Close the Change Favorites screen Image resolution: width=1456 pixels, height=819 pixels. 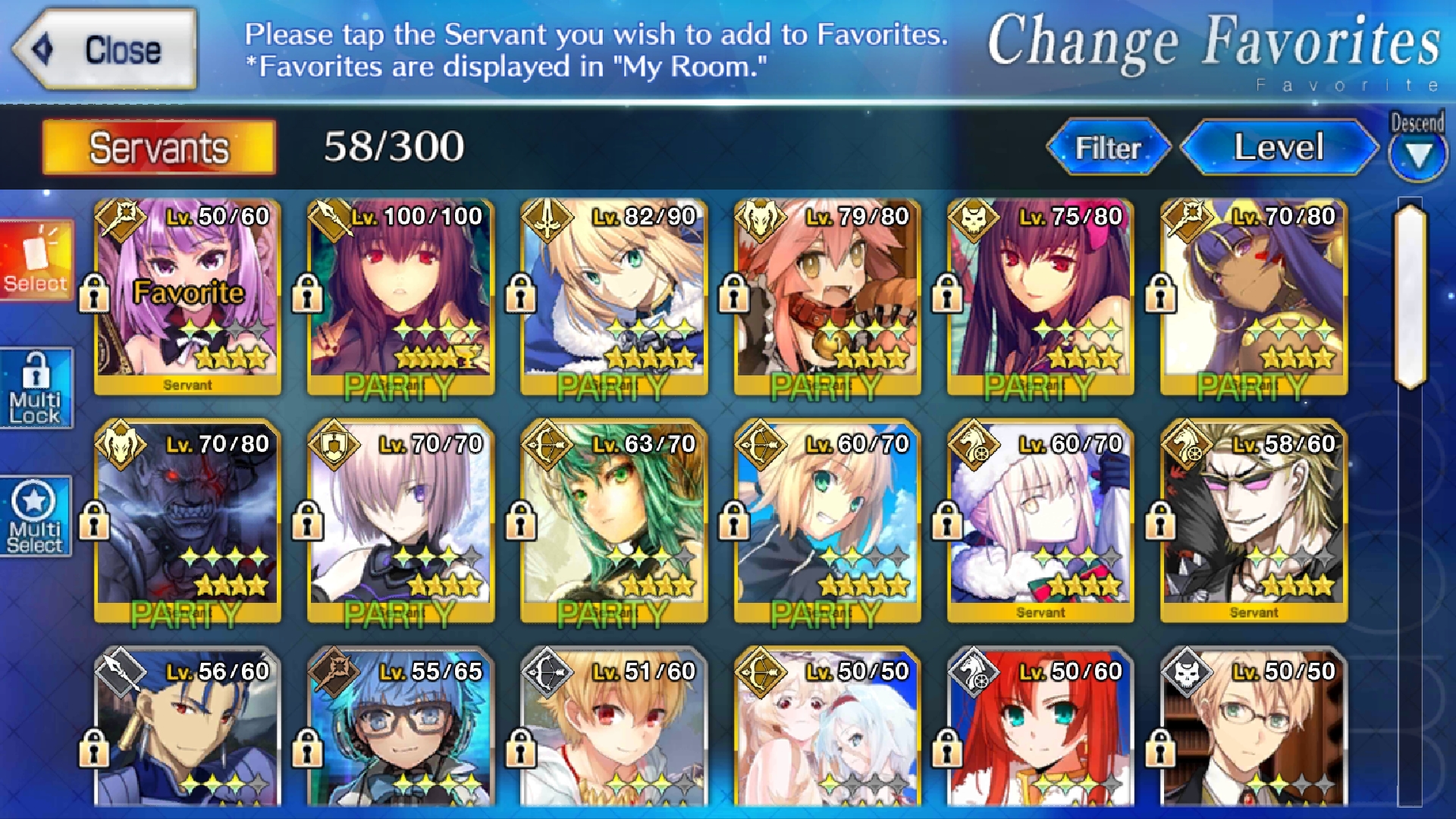106,50
